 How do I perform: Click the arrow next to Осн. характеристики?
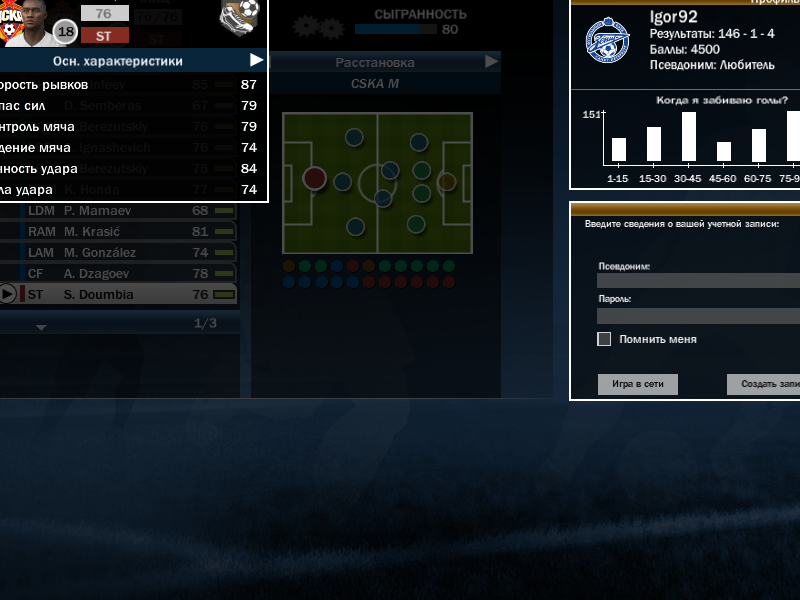pyautogui.click(x=257, y=61)
